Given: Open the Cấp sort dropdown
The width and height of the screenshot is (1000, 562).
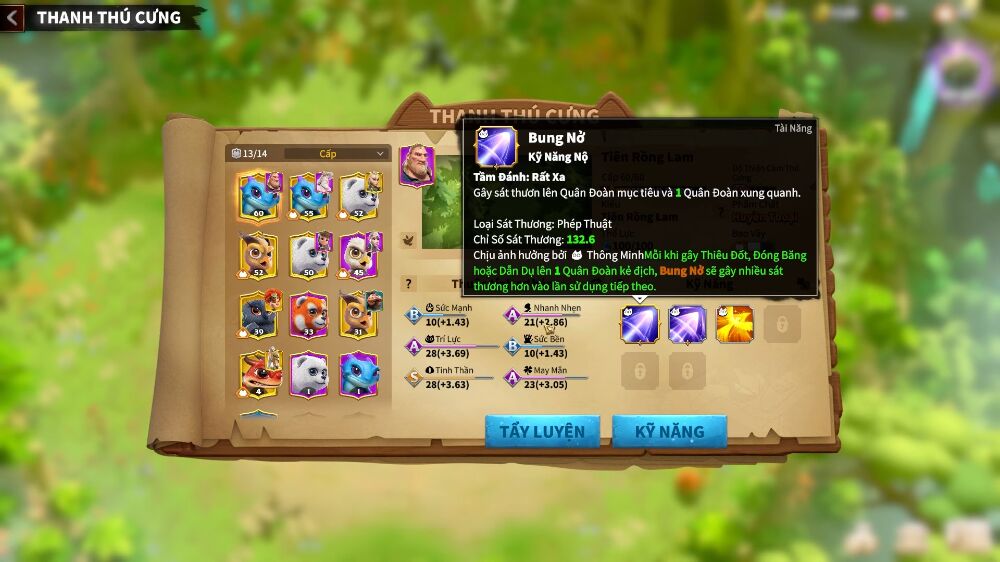Looking at the screenshot, I should [x=336, y=154].
